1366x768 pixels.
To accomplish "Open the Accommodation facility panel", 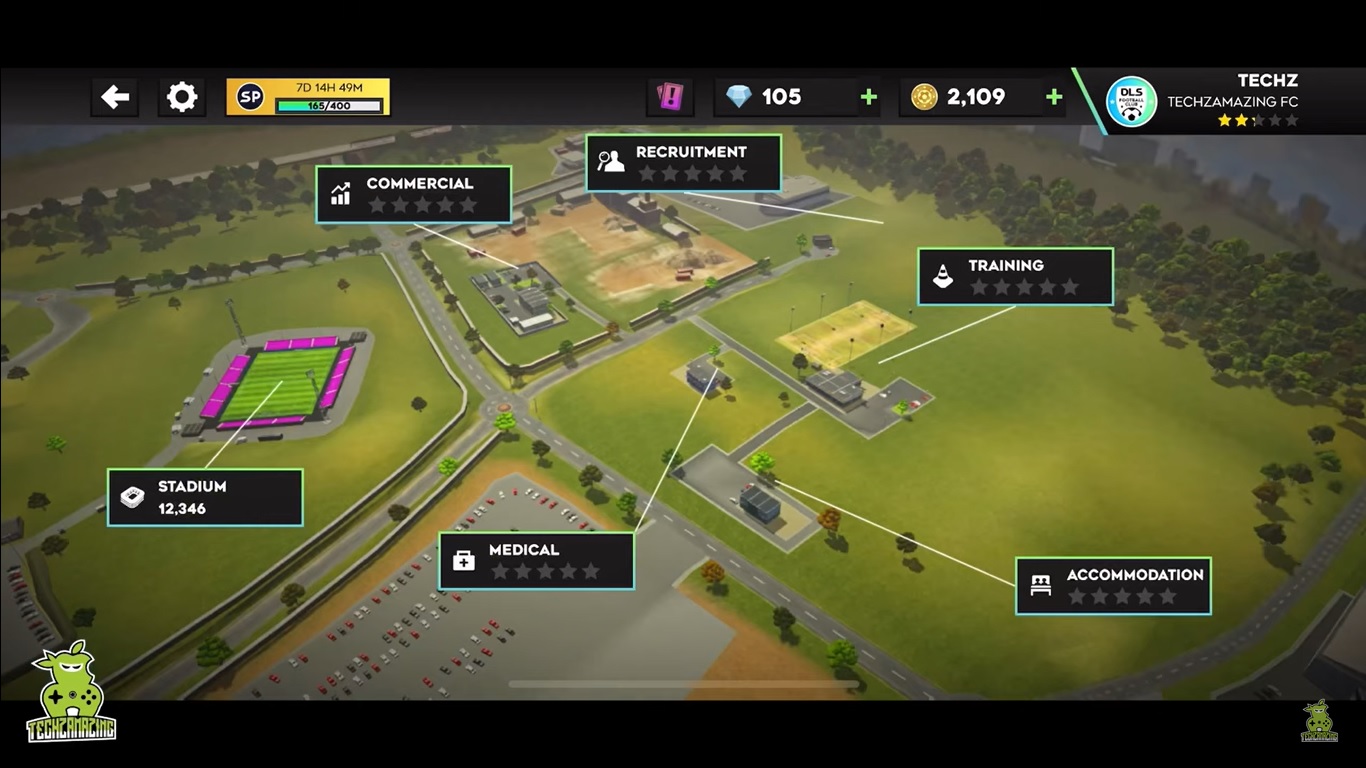I will [x=1113, y=585].
